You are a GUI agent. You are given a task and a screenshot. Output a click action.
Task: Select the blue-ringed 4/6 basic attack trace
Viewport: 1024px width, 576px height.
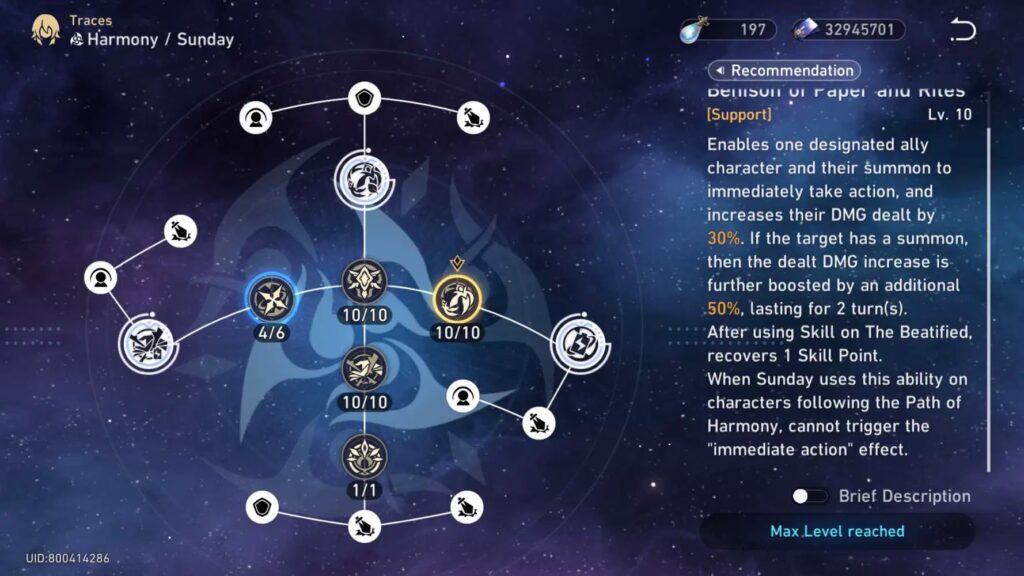pyautogui.click(x=270, y=298)
